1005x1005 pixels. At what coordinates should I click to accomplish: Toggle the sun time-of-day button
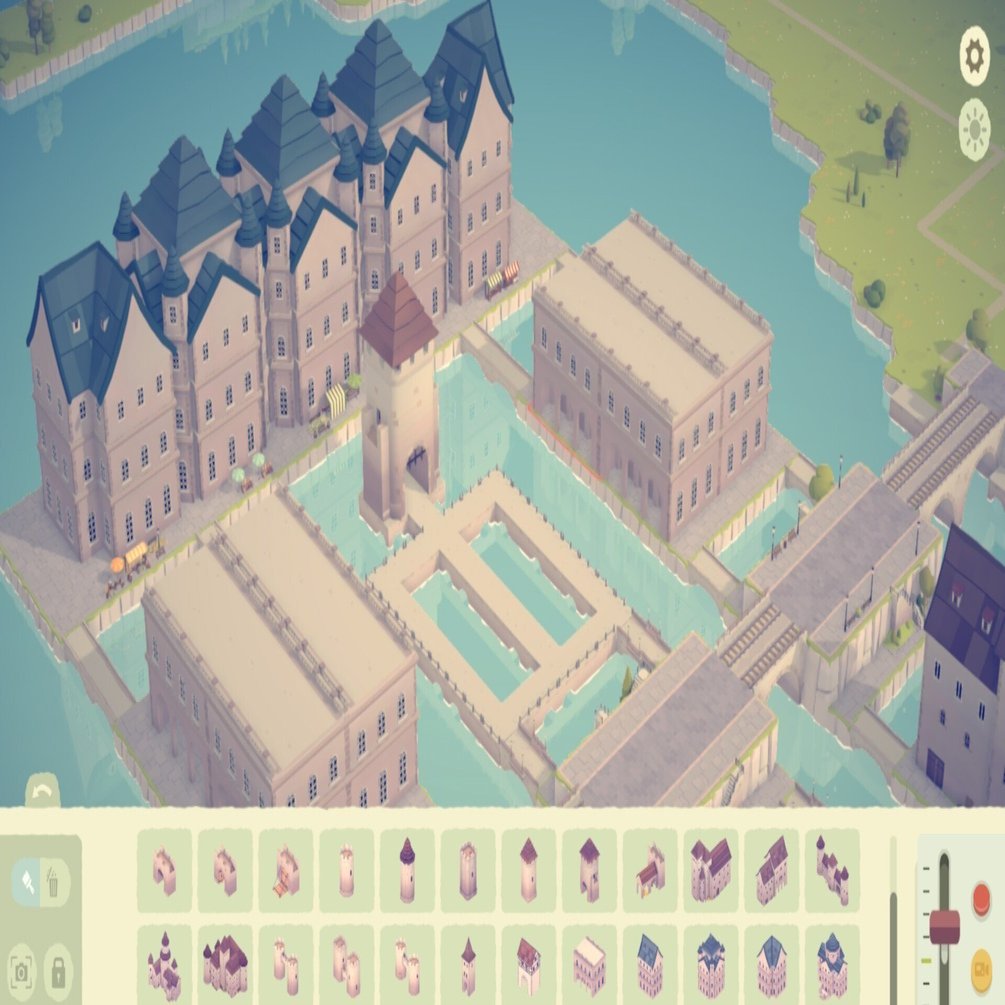tap(974, 131)
